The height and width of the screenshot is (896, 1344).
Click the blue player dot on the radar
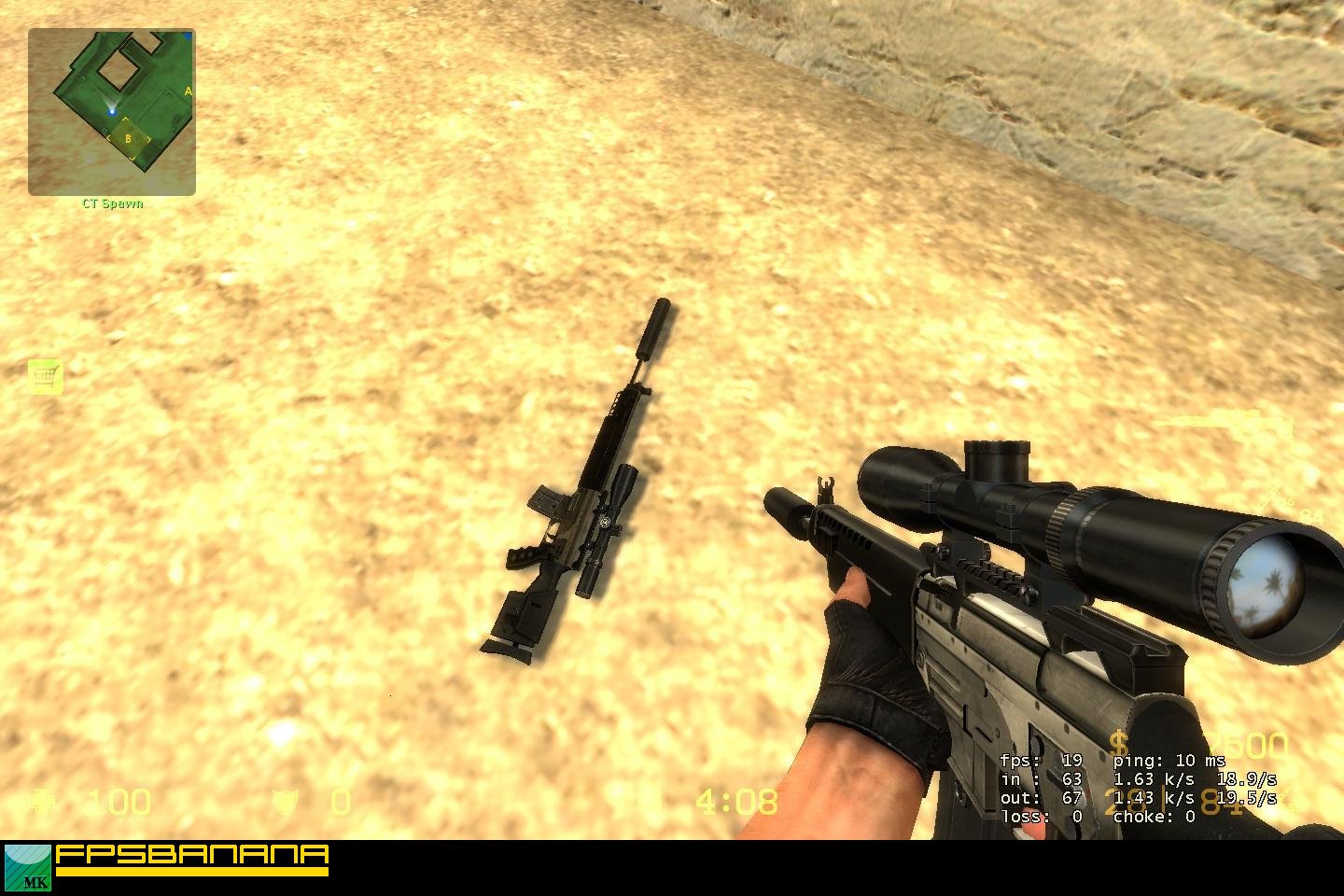click(x=112, y=112)
